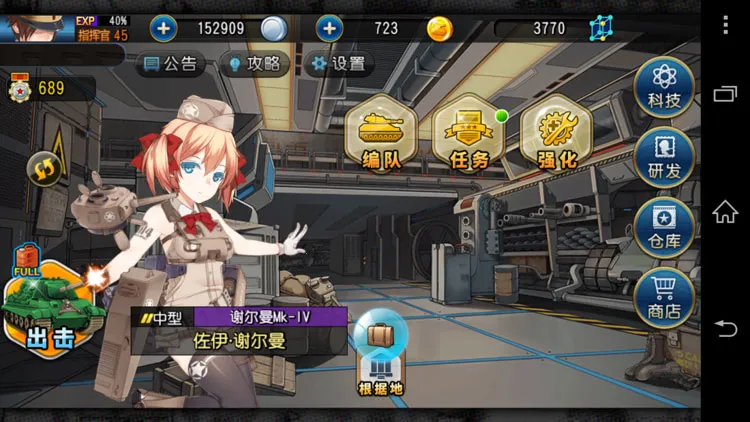This screenshot has height=422, width=750.
Task: Tap the Android home button
Action: (725, 211)
